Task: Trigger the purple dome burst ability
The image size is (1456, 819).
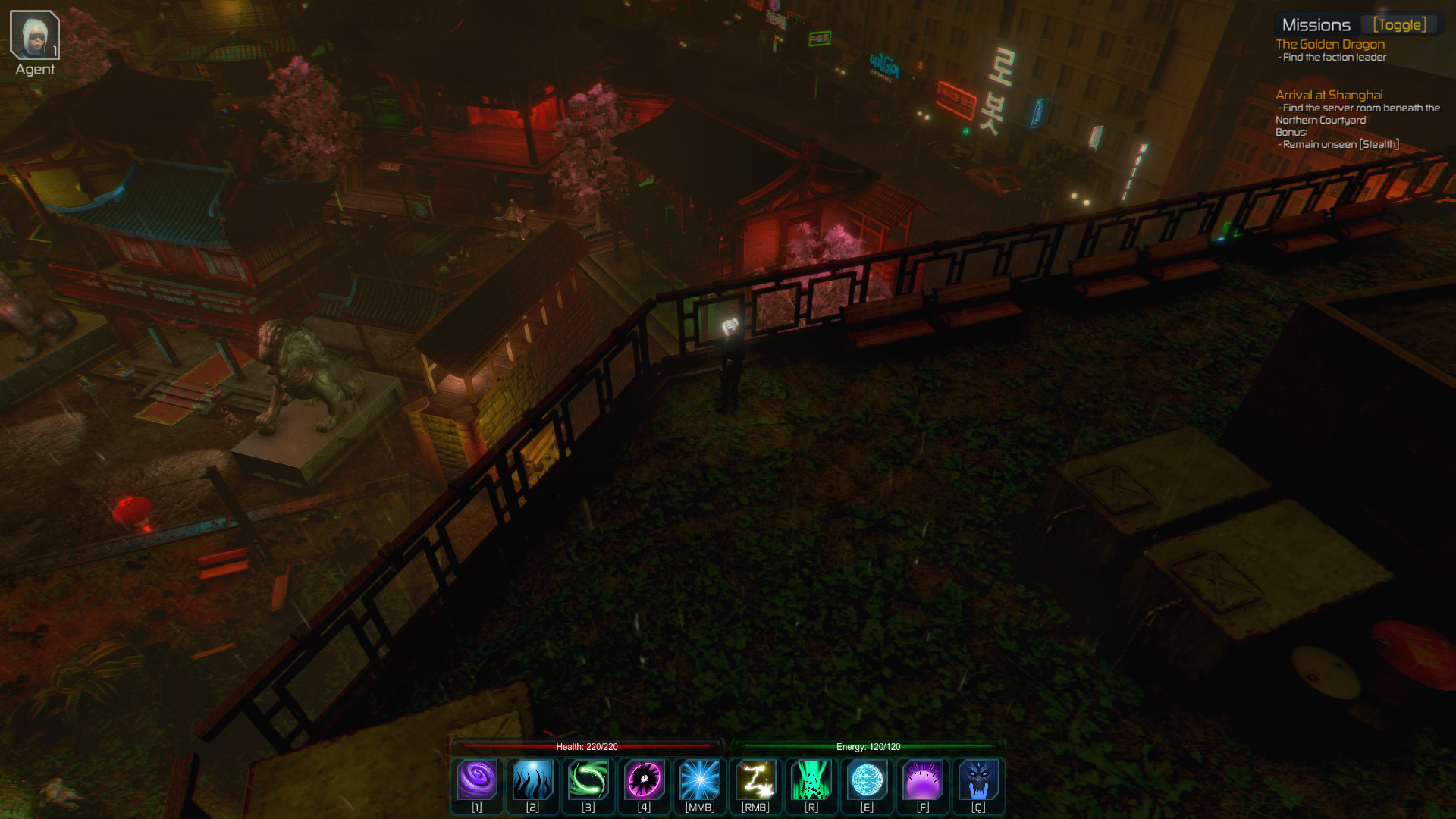Action: point(923,780)
